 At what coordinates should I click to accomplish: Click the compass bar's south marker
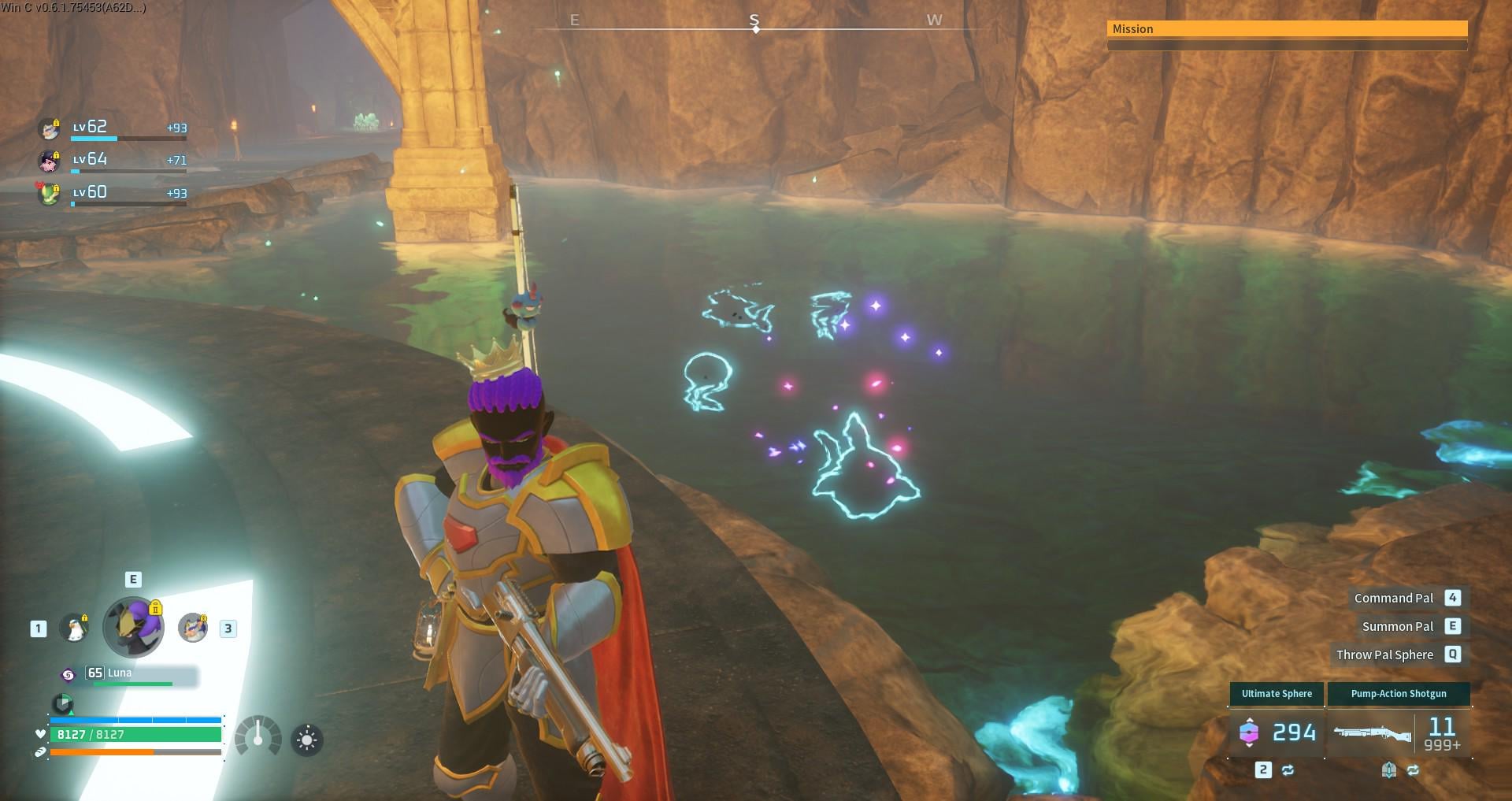tap(754, 21)
